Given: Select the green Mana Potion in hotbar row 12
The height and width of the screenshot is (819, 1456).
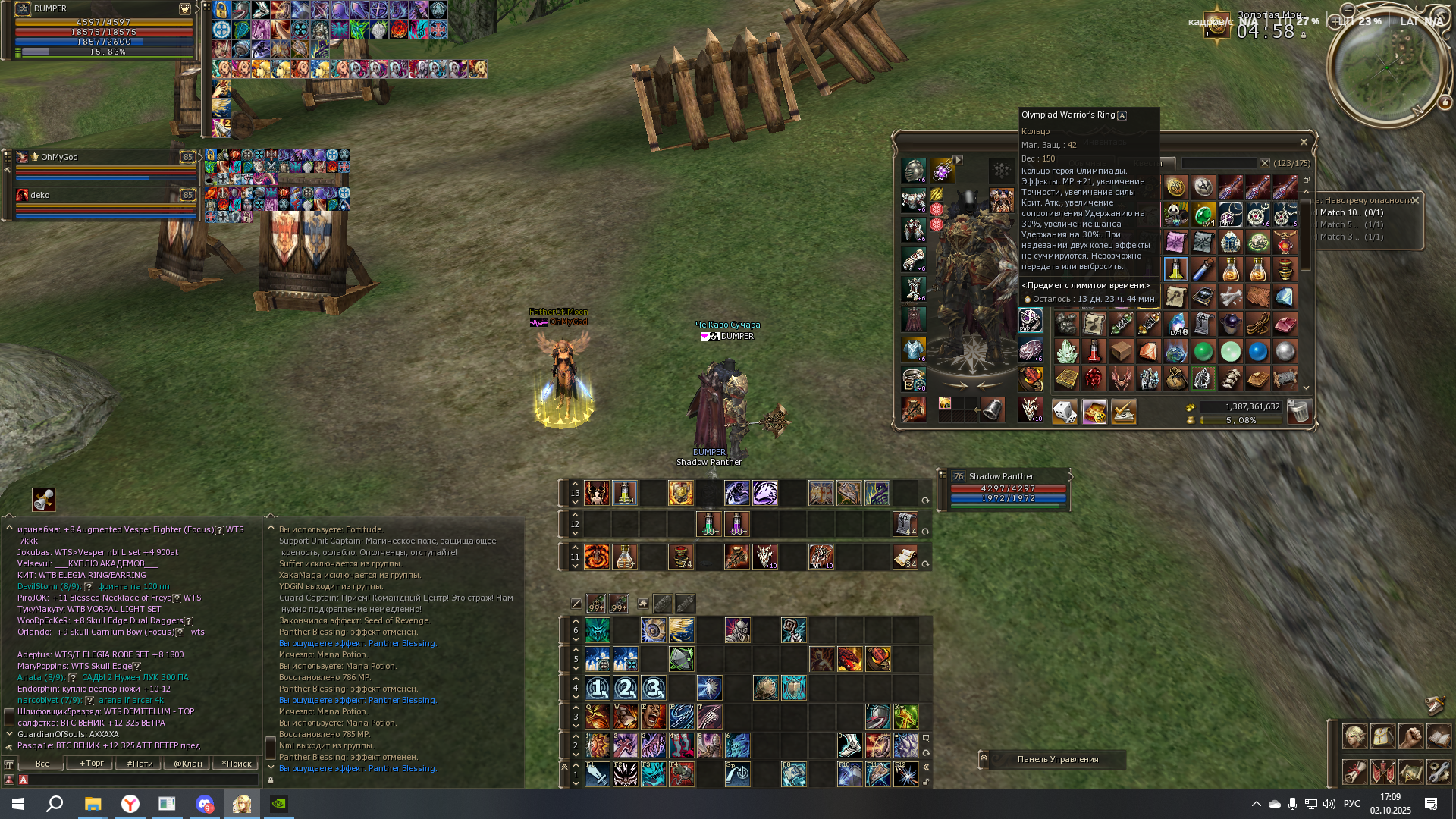Looking at the screenshot, I should pos(708,523).
